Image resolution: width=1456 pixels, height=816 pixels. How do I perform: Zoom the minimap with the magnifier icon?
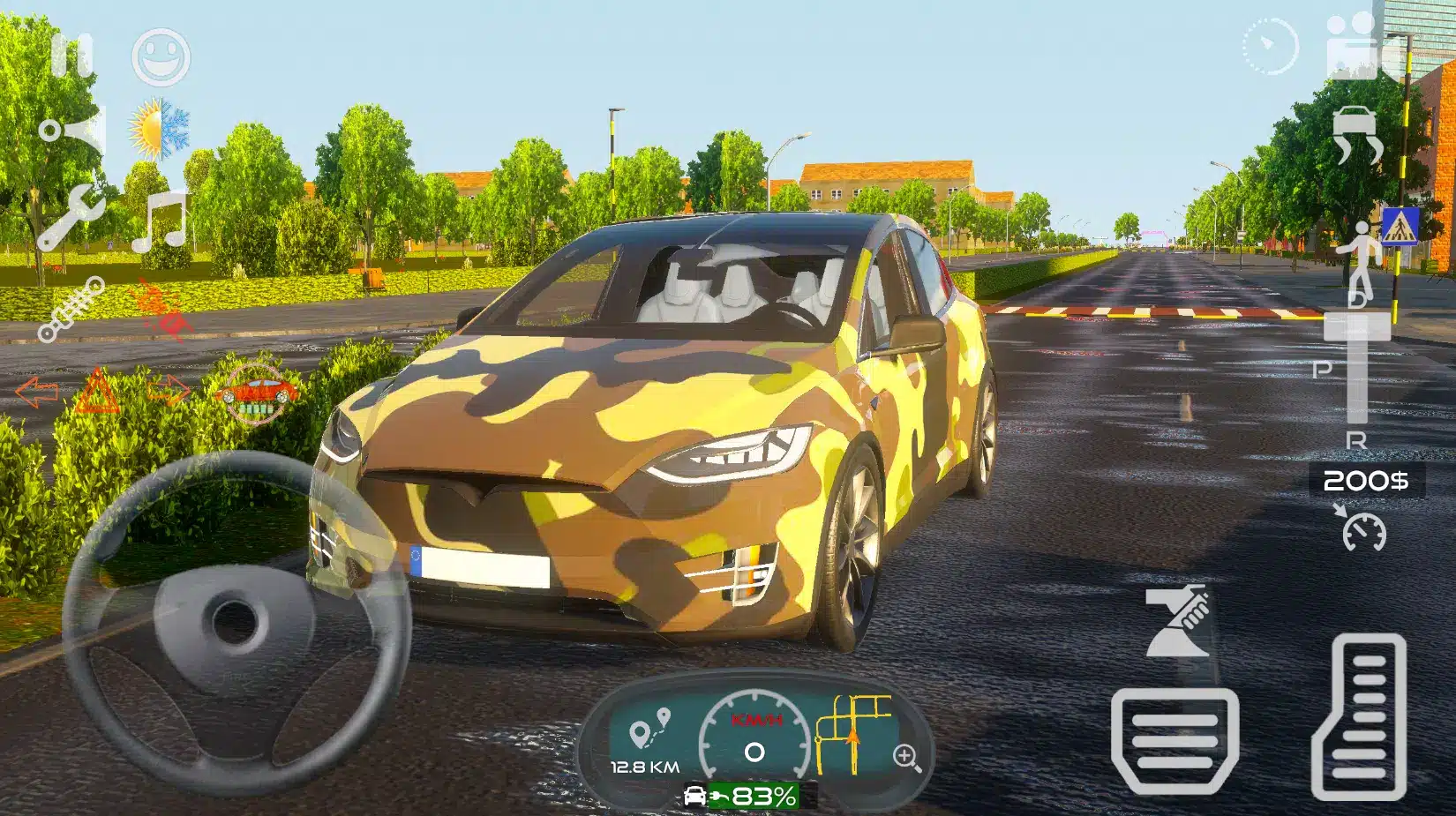click(906, 756)
